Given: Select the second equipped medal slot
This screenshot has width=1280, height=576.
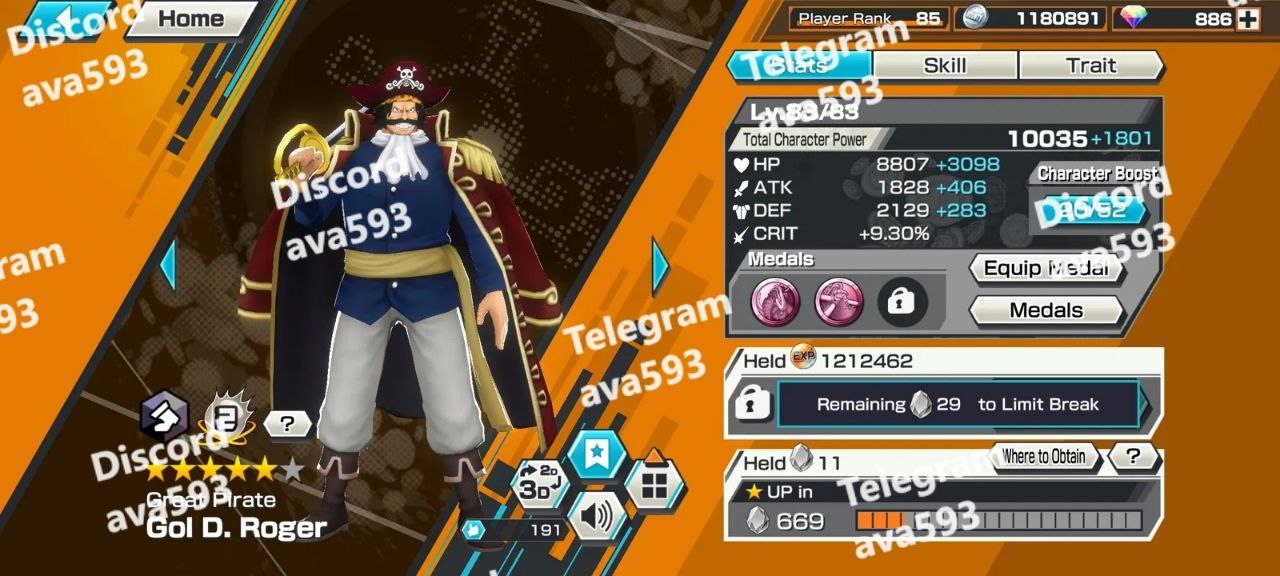Looking at the screenshot, I should point(839,302).
